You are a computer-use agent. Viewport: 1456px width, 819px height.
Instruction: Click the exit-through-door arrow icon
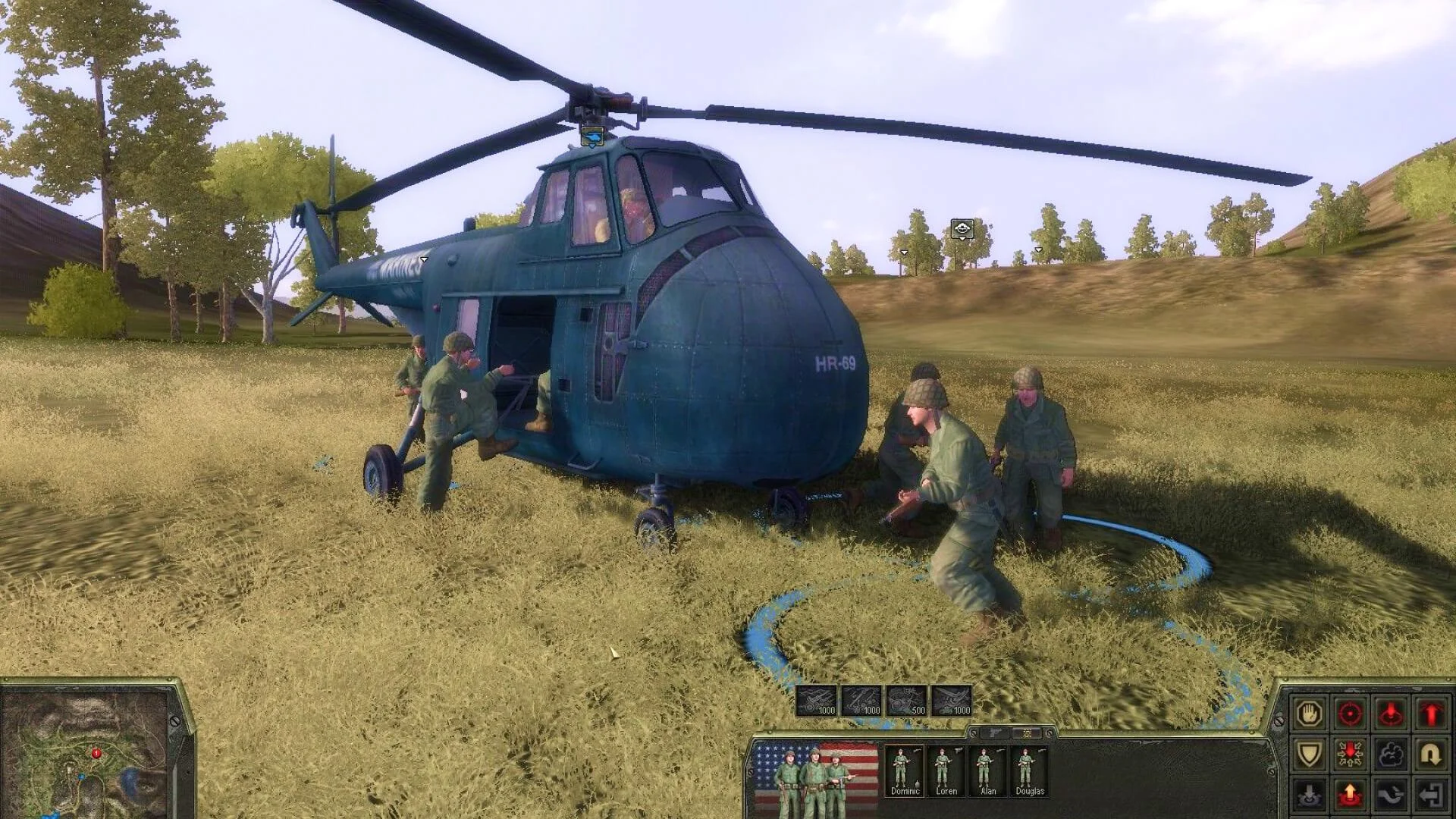1430,794
